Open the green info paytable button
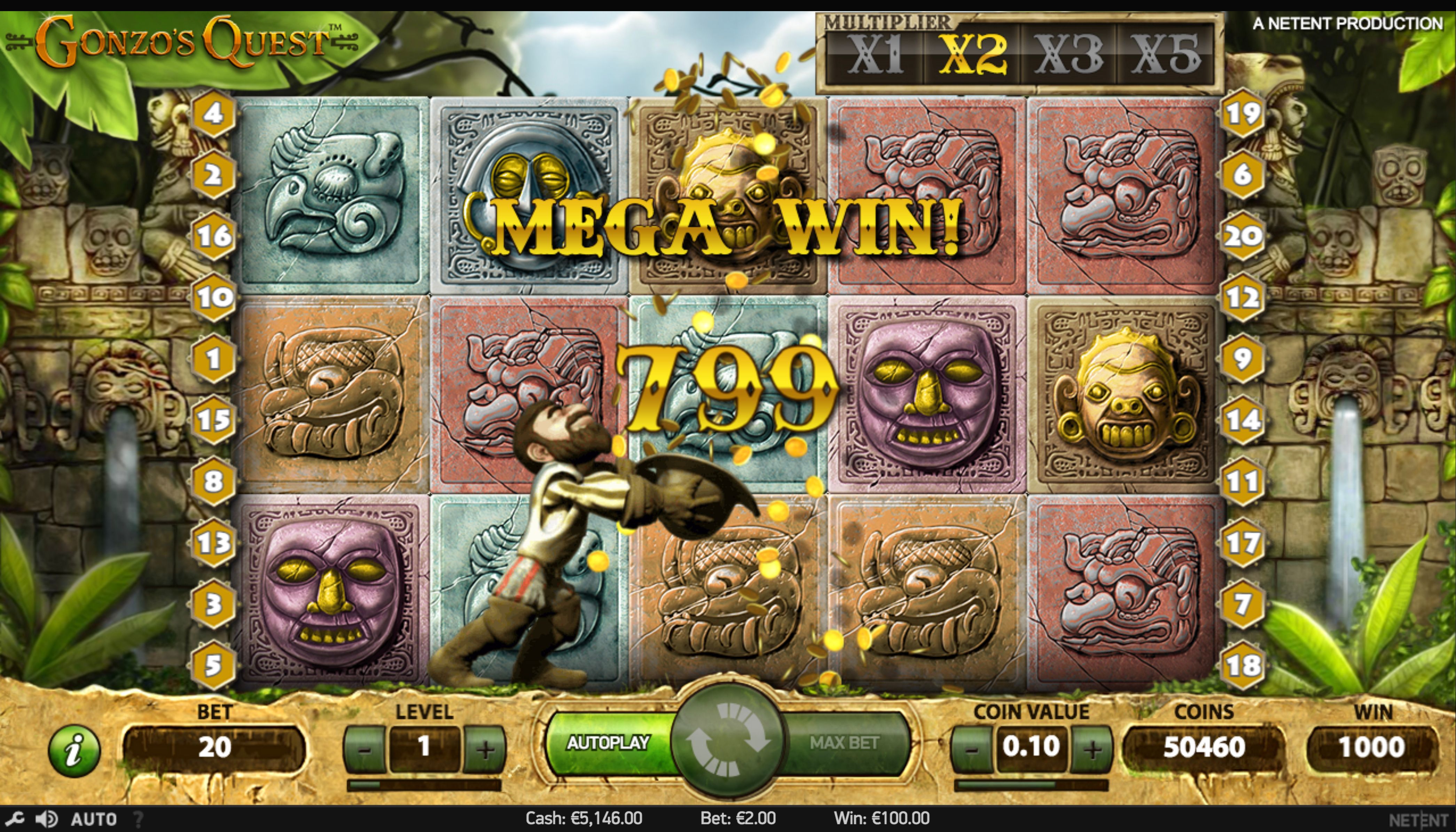 [x=74, y=750]
